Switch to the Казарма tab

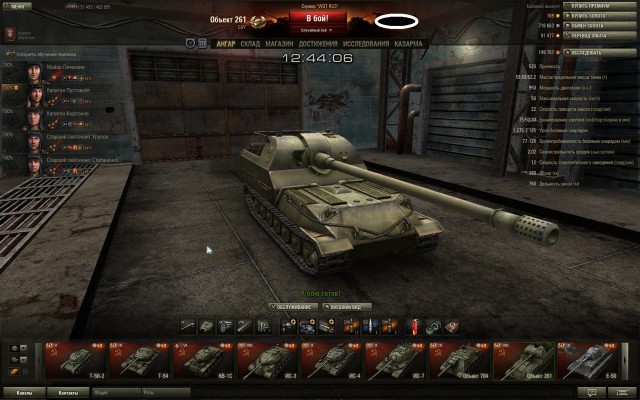coord(408,44)
